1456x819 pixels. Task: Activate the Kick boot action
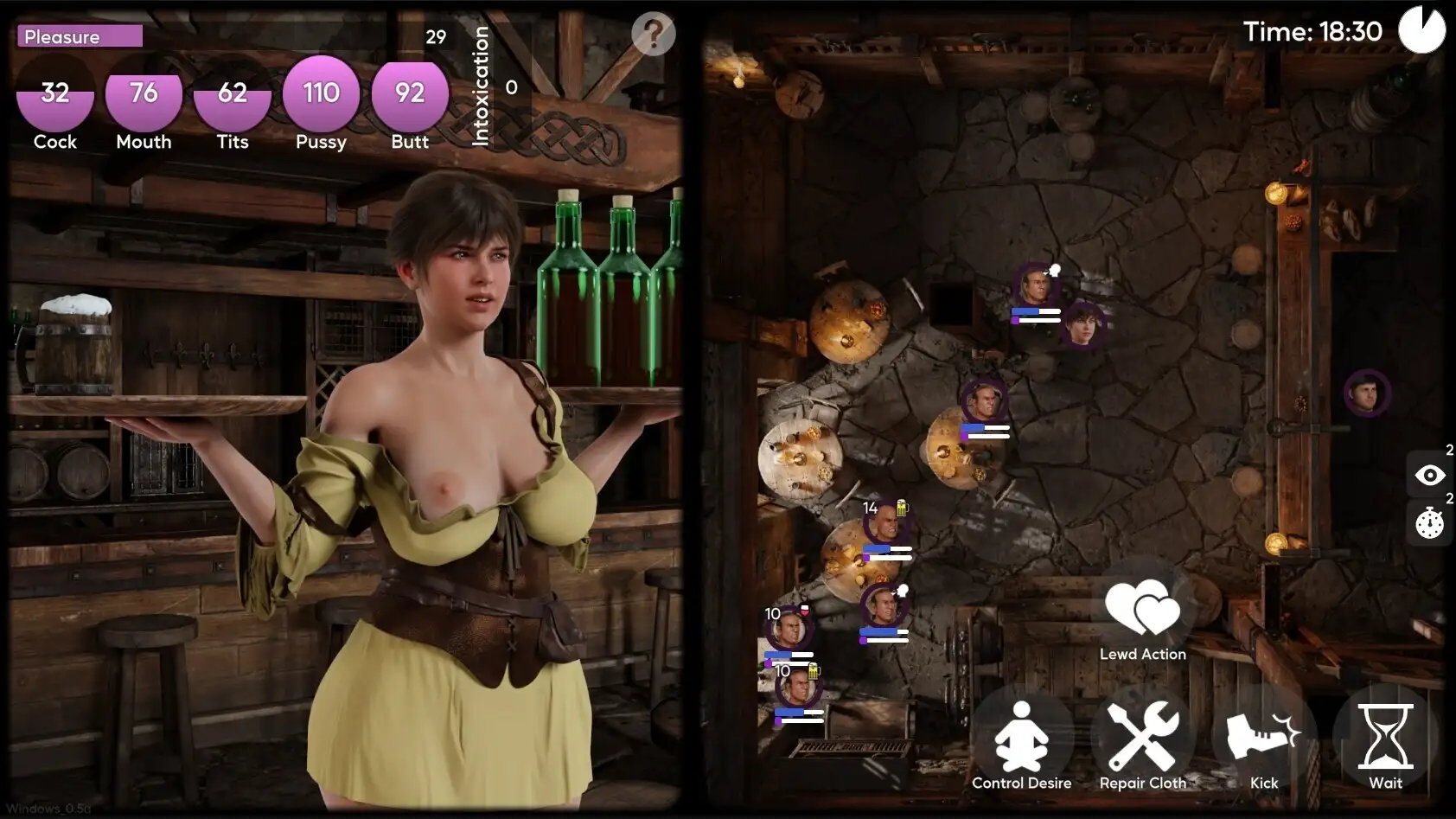pyautogui.click(x=1263, y=738)
